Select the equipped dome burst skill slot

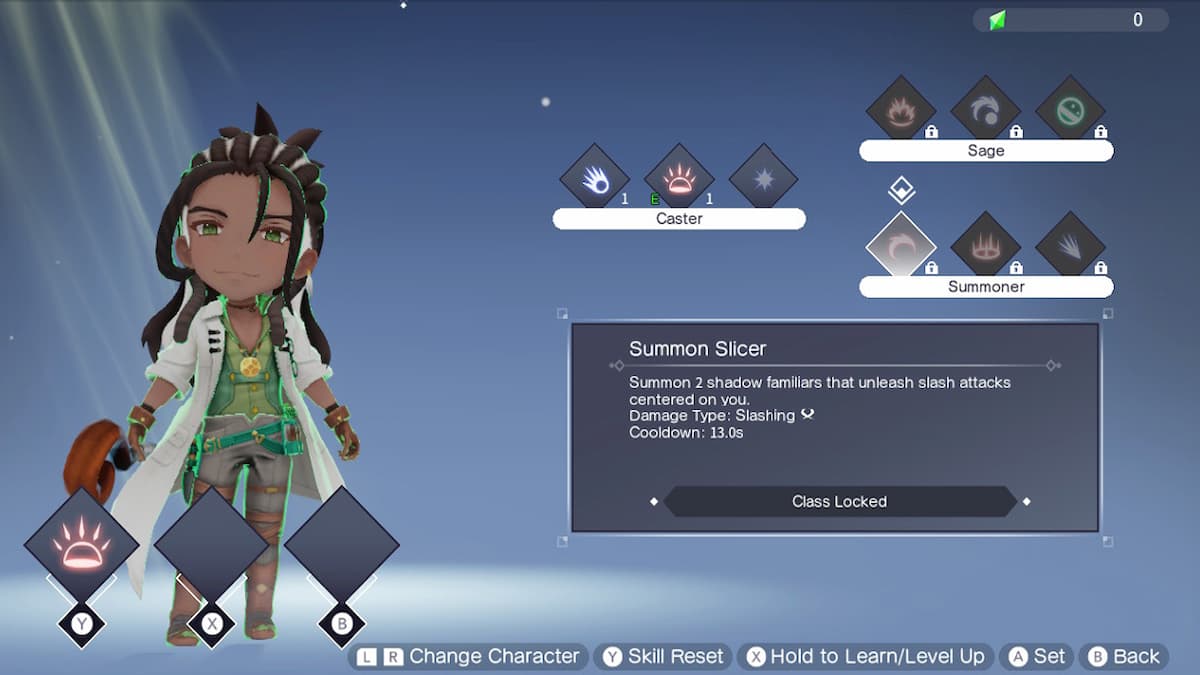point(81,545)
